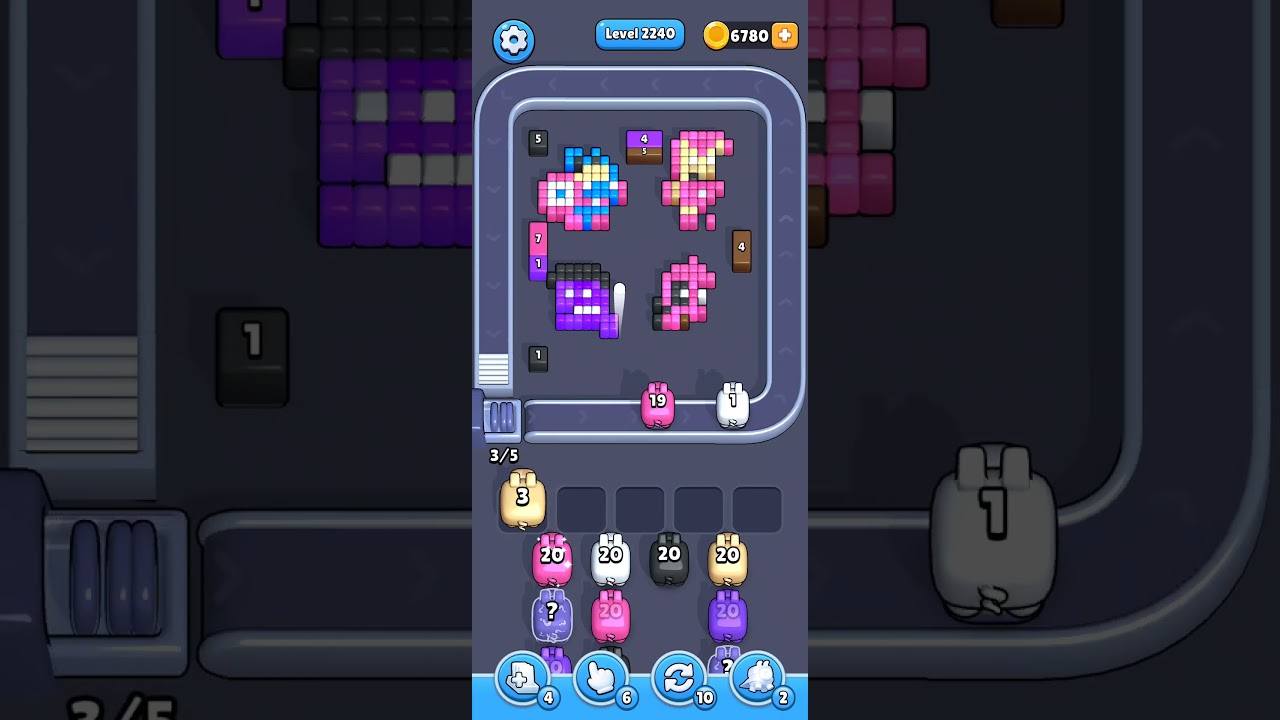Use the shuffle/refresh booster showing 10
This screenshot has height=720, width=1280.
[679, 678]
